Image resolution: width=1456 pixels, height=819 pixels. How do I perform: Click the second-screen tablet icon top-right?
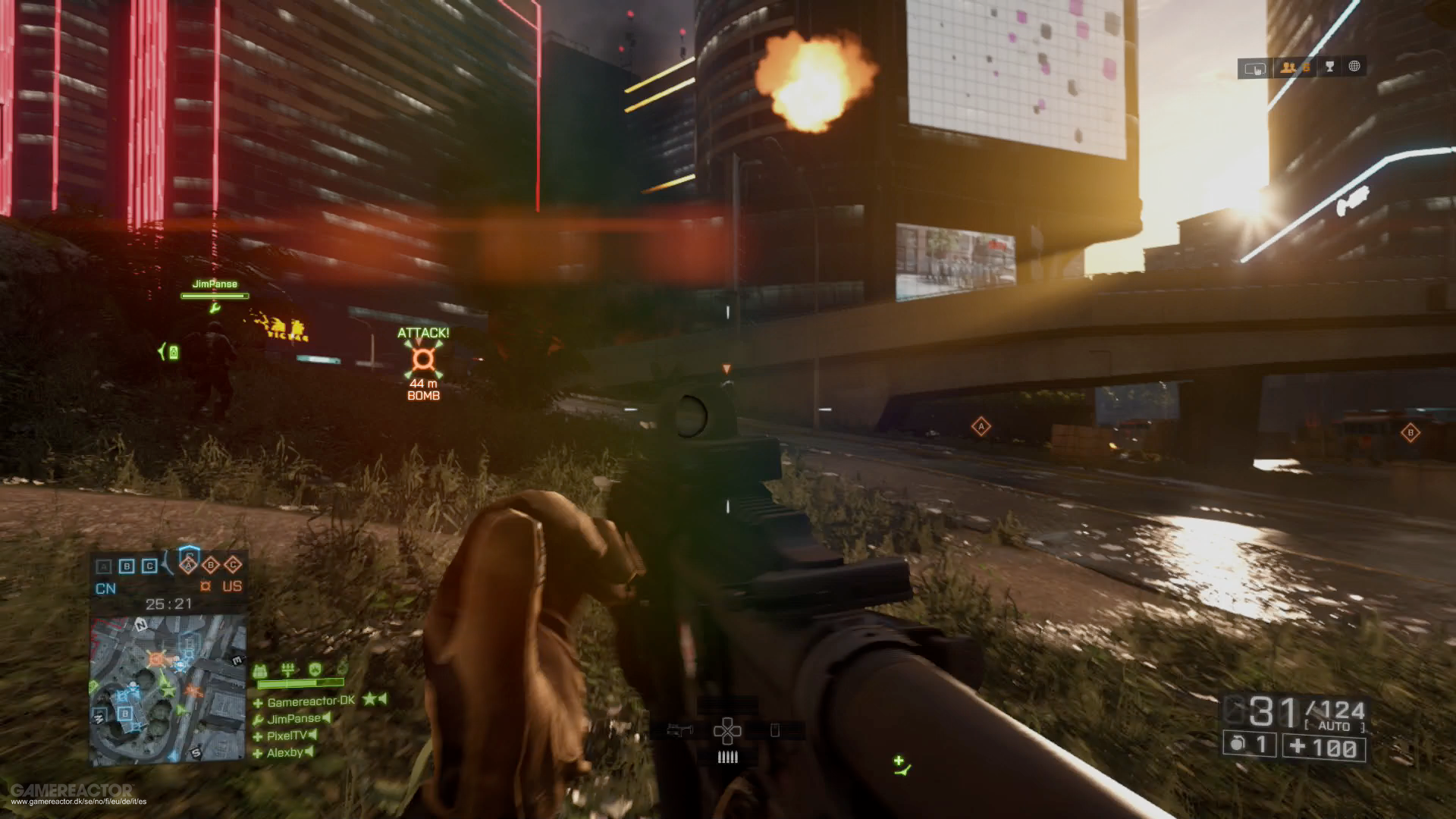pyautogui.click(x=1256, y=69)
